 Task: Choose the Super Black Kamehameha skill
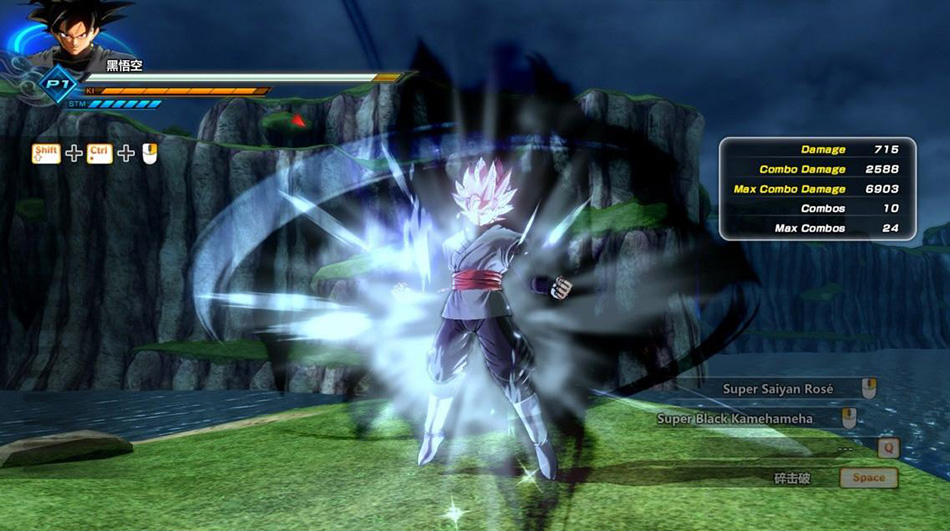click(735, 419)
